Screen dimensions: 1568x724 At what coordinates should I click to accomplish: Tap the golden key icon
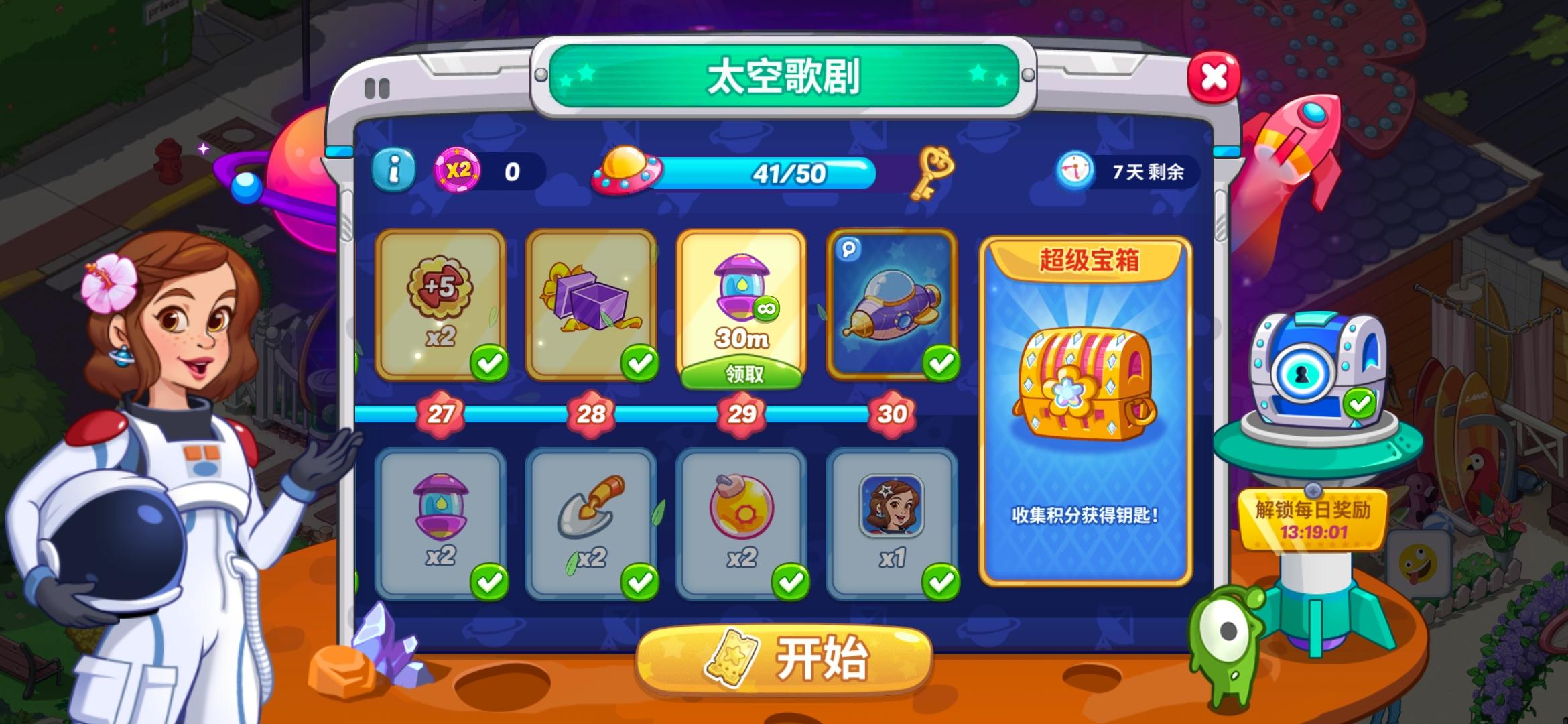pos(933,172)
